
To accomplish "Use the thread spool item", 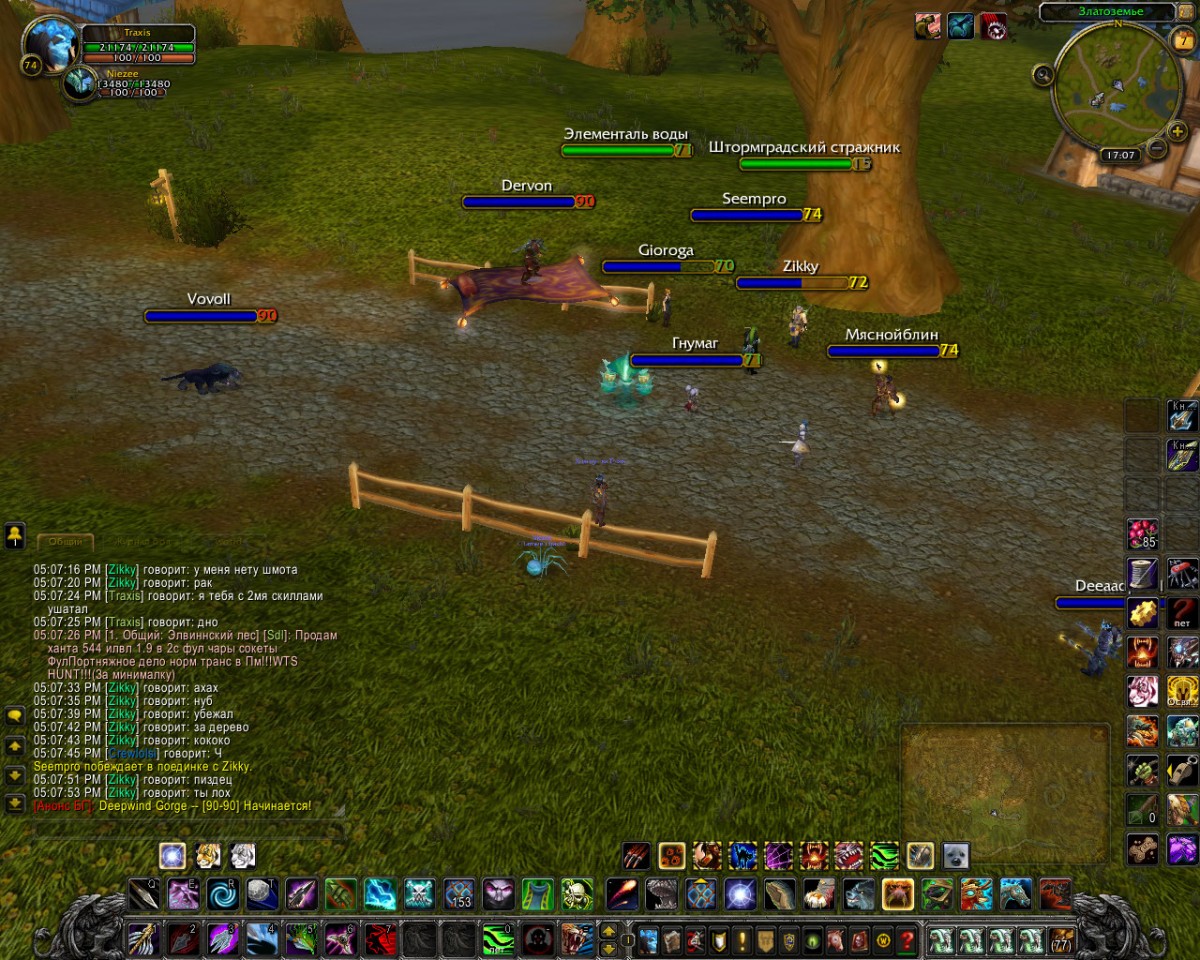I will pos(1142,573).
